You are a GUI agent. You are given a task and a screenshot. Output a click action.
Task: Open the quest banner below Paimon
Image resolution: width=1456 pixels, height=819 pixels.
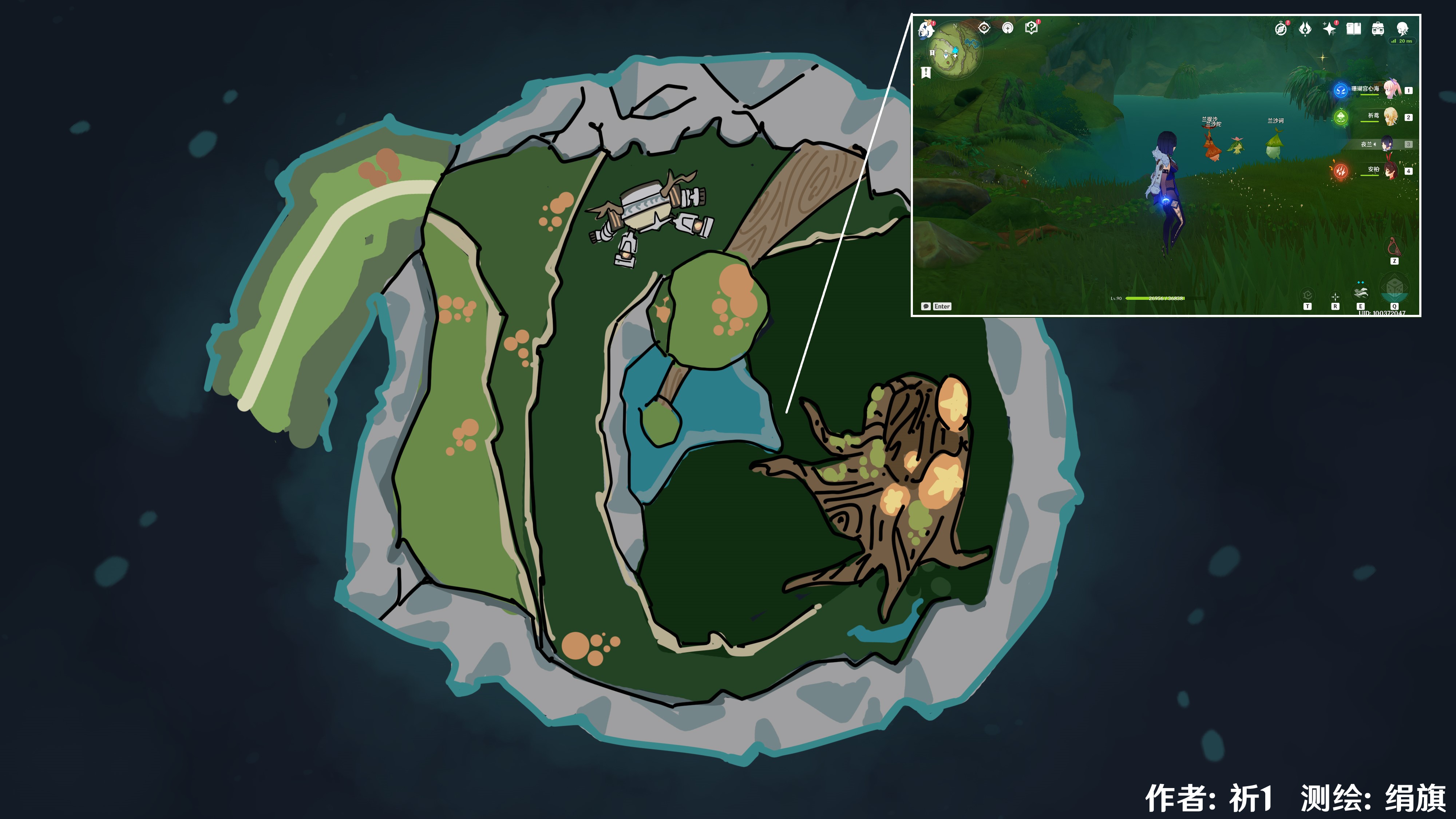click(926, 72)
